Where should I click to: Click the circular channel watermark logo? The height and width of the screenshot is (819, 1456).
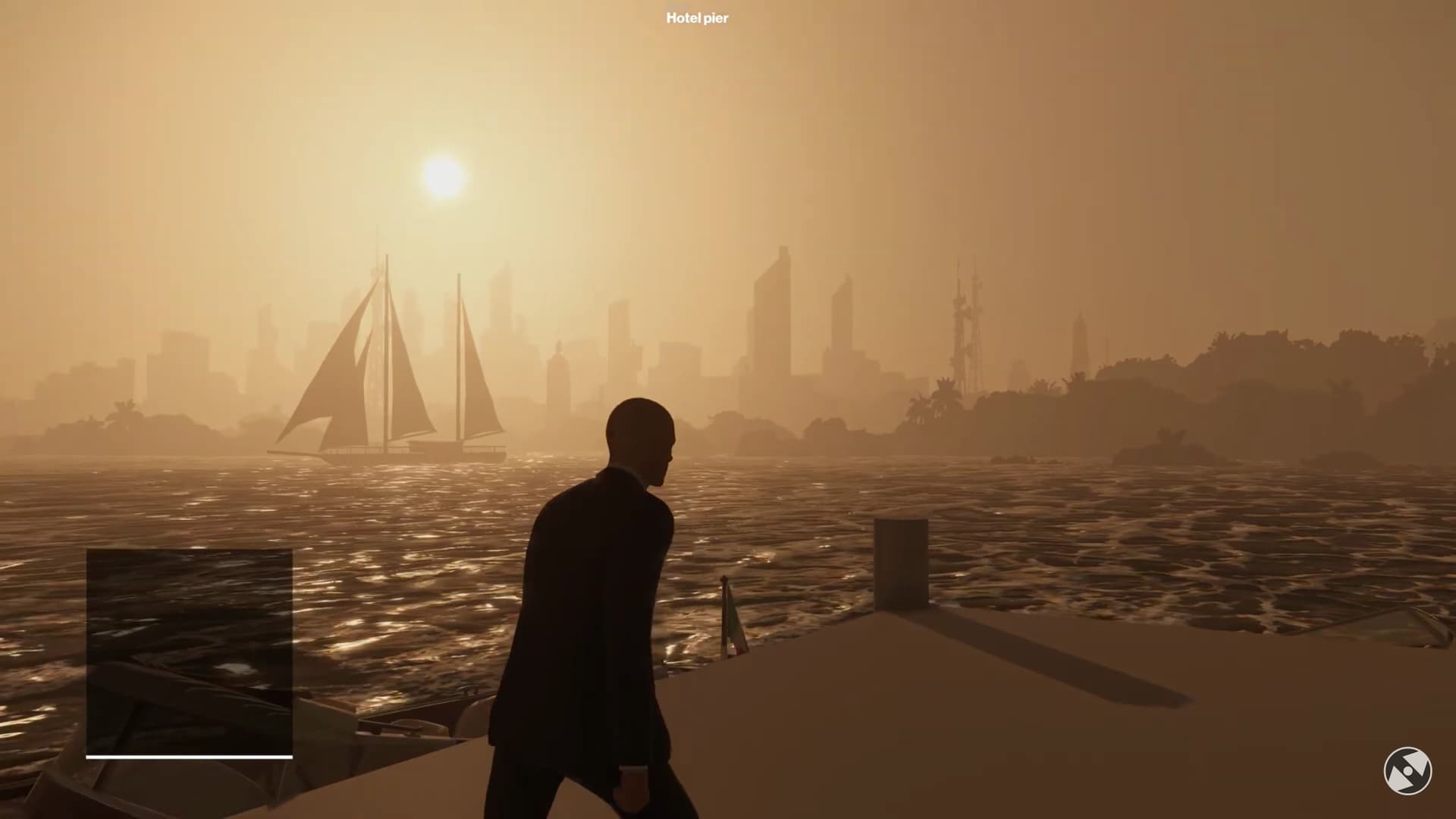(x=1407, y=770)
